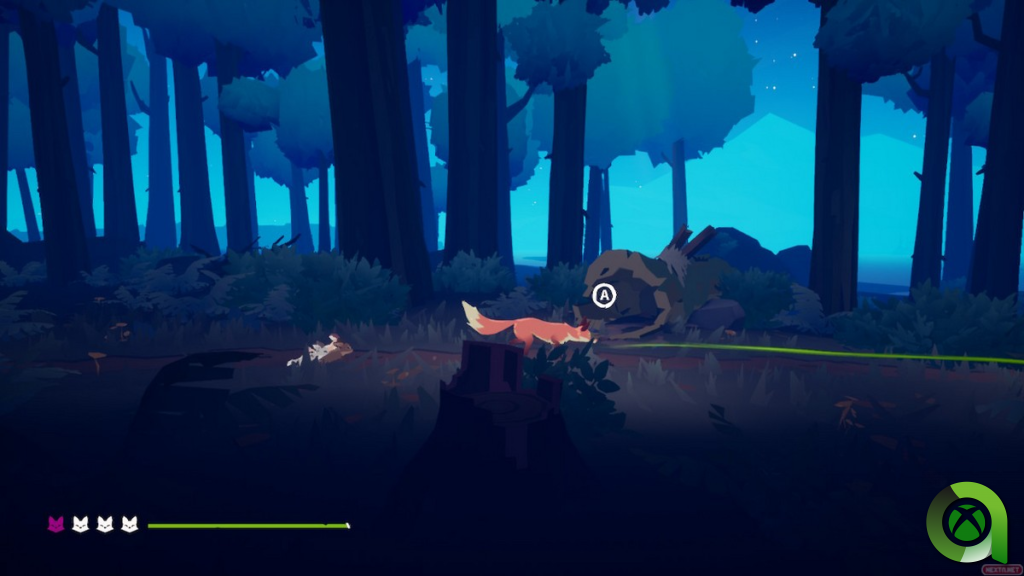Select the magenta fox cub icon
This screenshot has width=1024, height=576.
tap(56, 524)
